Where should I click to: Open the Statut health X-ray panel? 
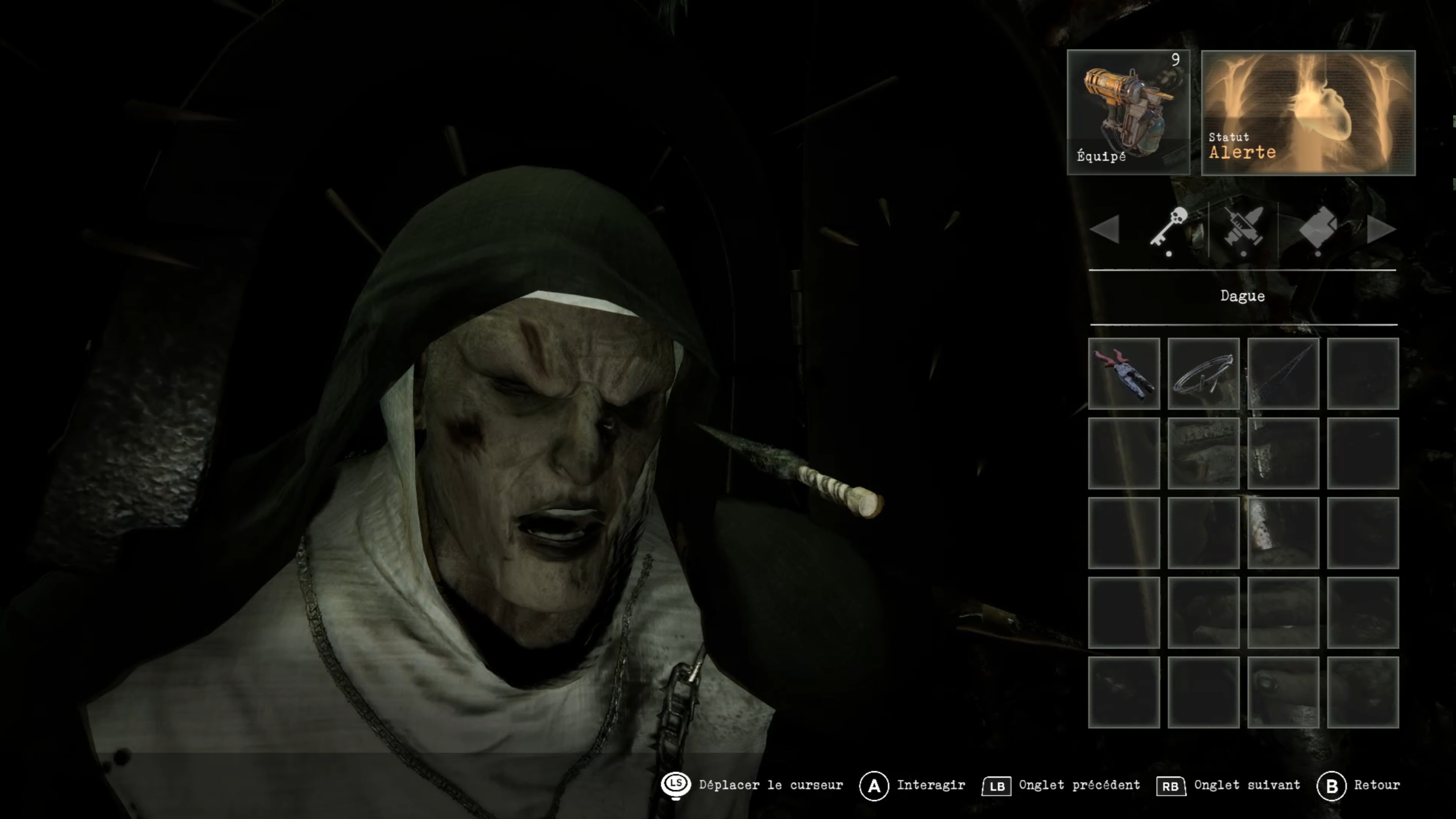pyautogui.click(x=1308, y=113)
